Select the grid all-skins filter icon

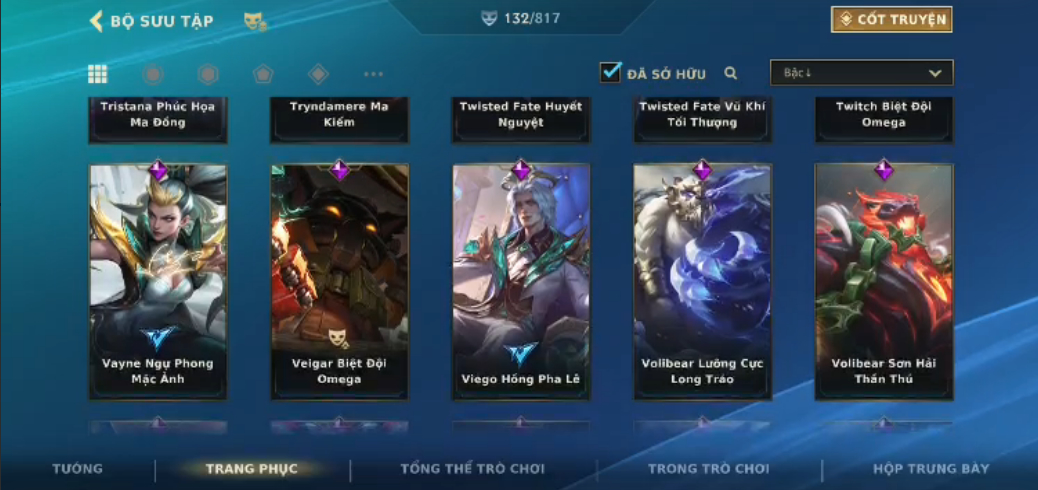[98, 74]
